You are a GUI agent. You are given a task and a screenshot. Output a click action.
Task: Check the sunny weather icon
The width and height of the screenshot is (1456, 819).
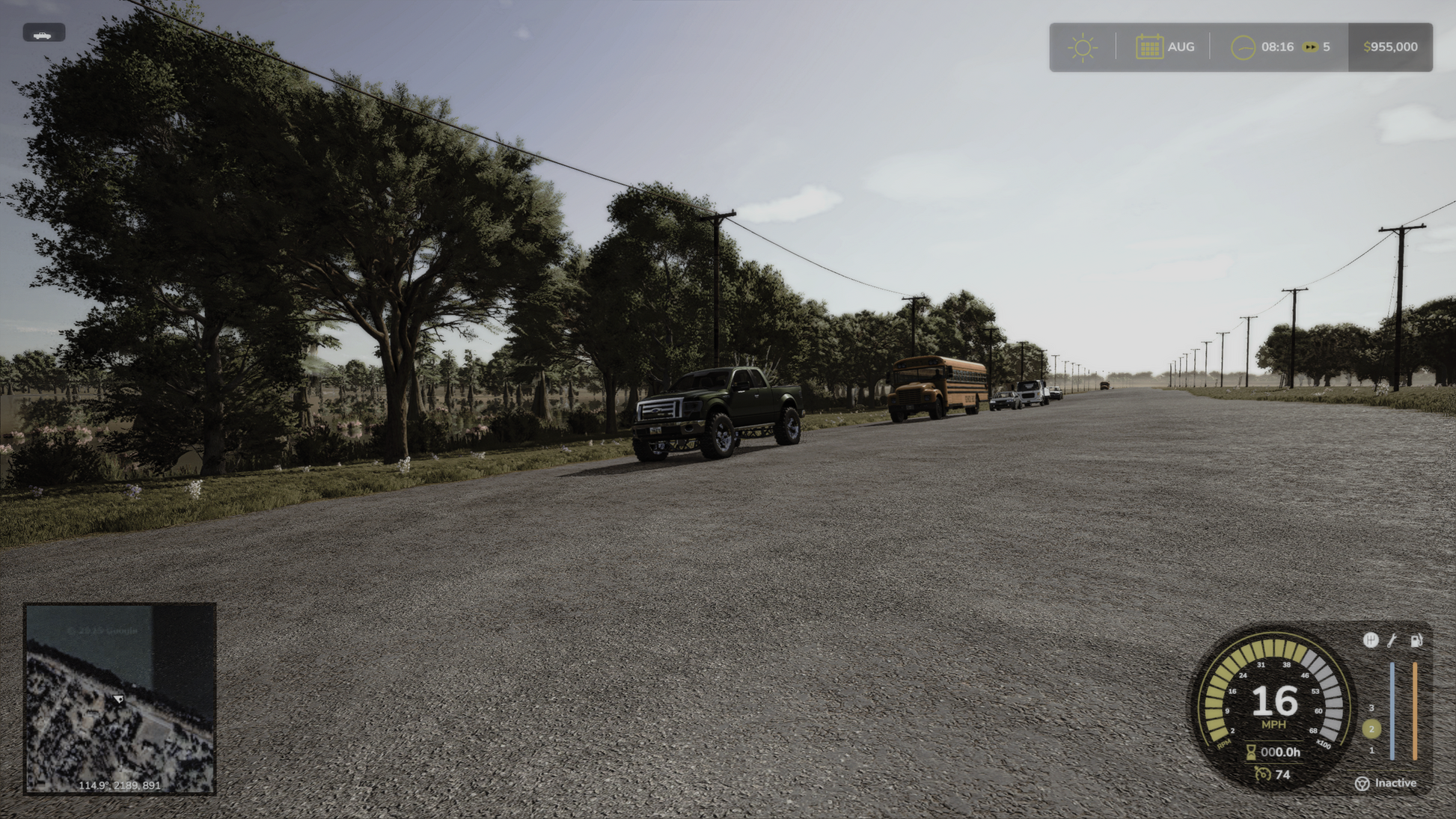(1082, 47)
